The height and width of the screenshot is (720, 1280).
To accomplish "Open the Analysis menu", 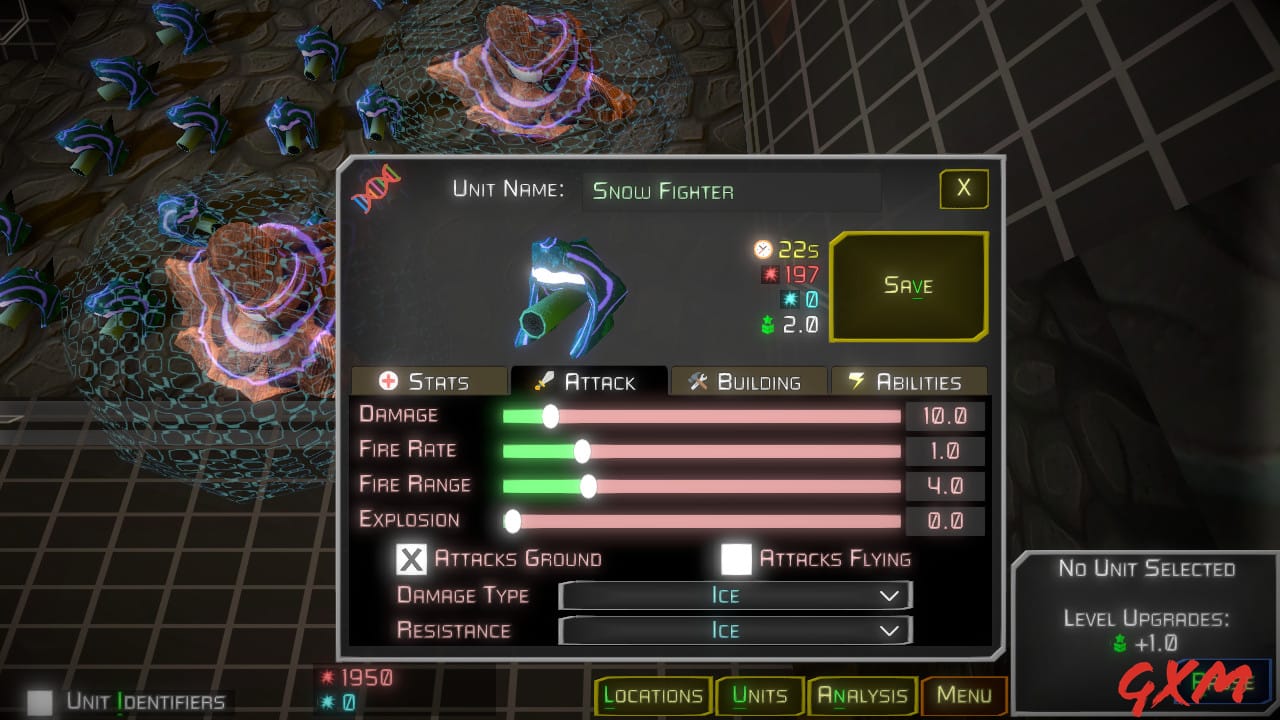I will tap(861, 695).
